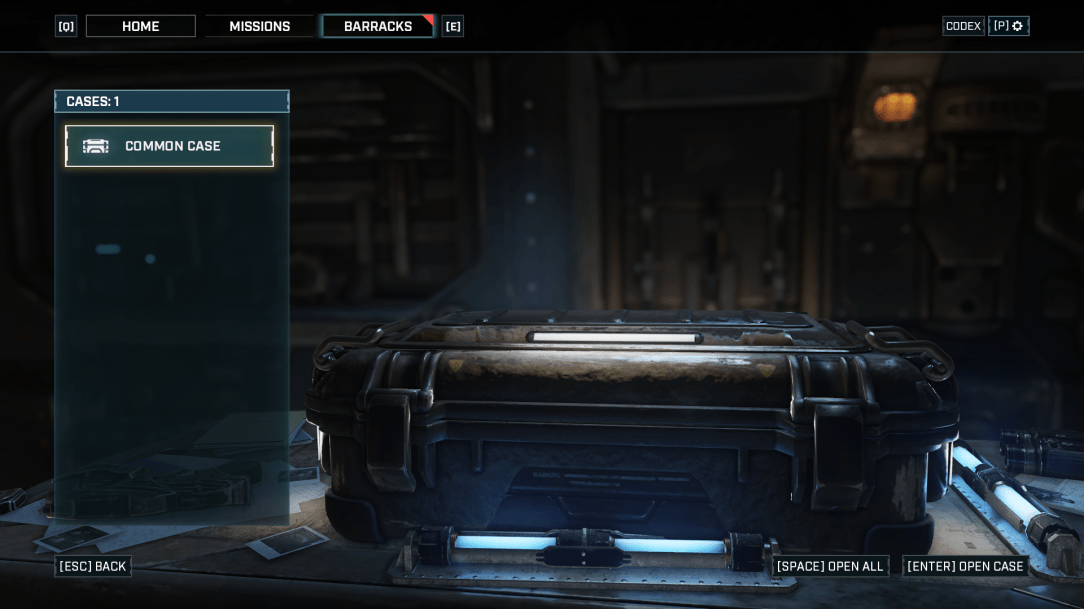
Task: Open the Missions tab
Action: point(259,26)
